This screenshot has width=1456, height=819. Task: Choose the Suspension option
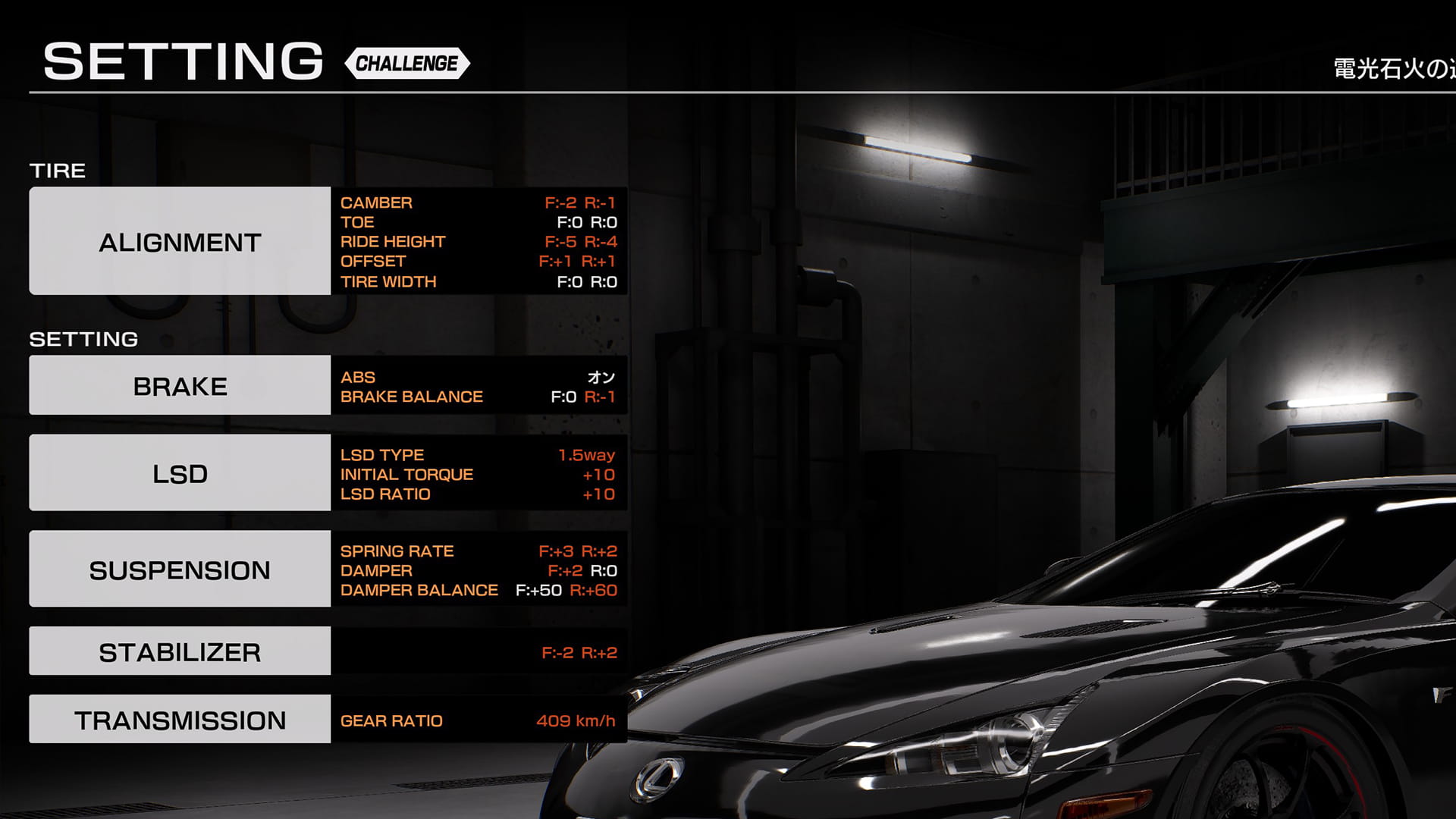pyautogui.click(x=180, y=569)
